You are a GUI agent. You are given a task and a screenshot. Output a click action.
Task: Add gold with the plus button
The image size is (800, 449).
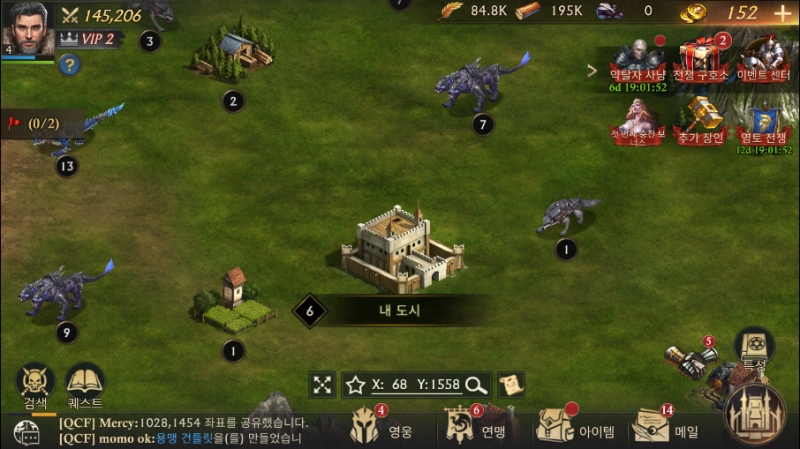(782, 13)
